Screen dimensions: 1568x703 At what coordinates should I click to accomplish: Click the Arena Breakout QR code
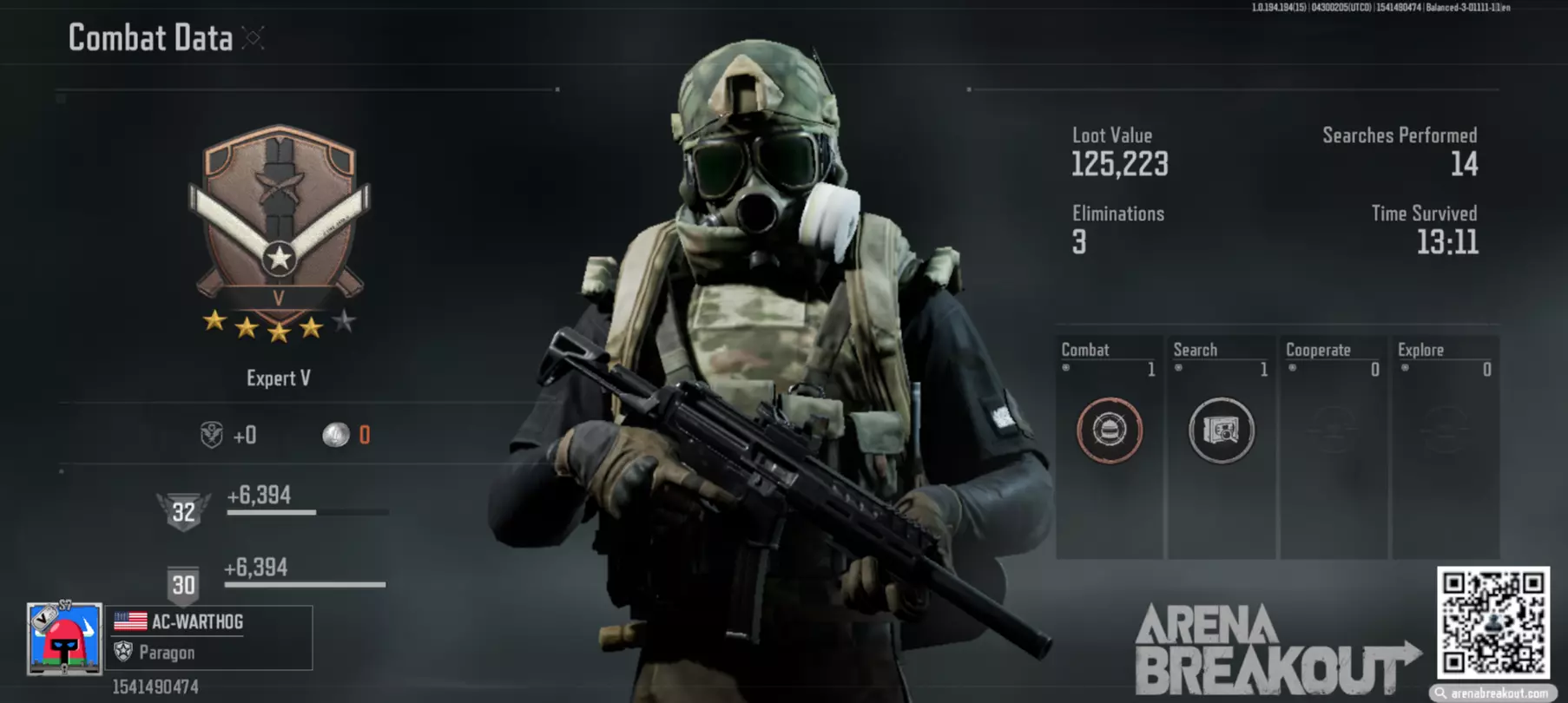click(1492, 622)
